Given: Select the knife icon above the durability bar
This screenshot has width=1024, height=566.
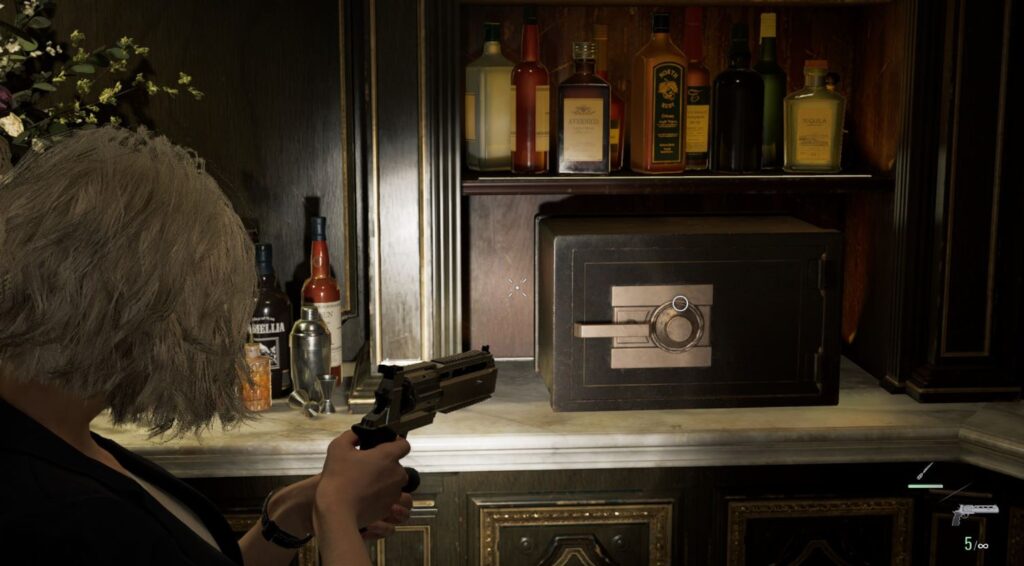Looking at the screenshot, I should (926, 471).
